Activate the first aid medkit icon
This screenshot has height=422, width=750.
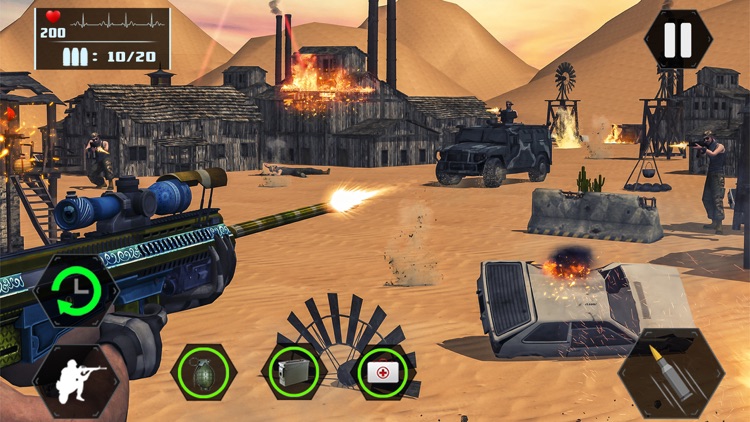pyautogui.click(x=383, y=371)
